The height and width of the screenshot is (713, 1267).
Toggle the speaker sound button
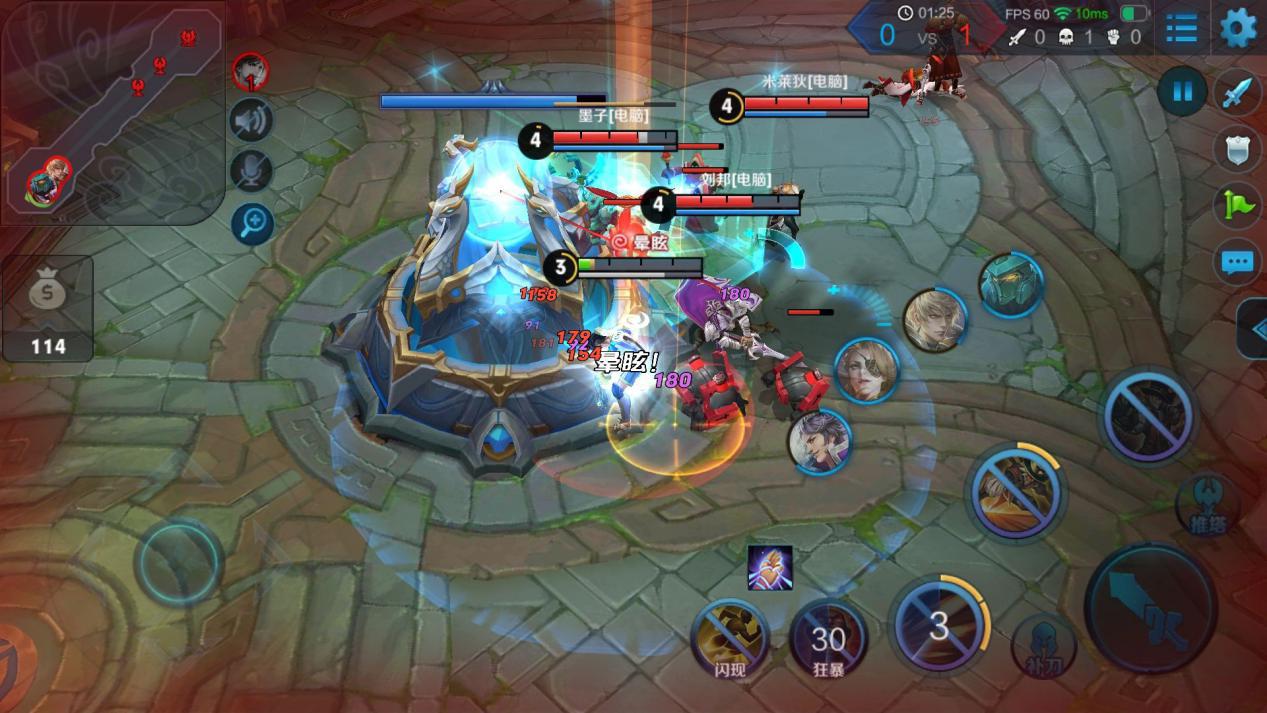click(x=251, y=121)
